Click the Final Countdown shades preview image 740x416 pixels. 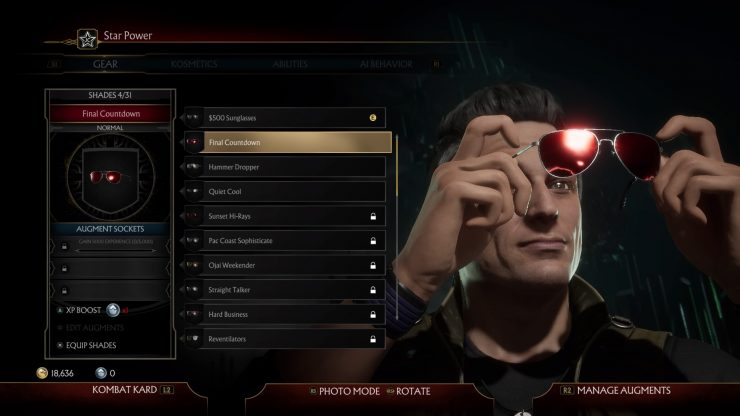[x=110, y=177]
